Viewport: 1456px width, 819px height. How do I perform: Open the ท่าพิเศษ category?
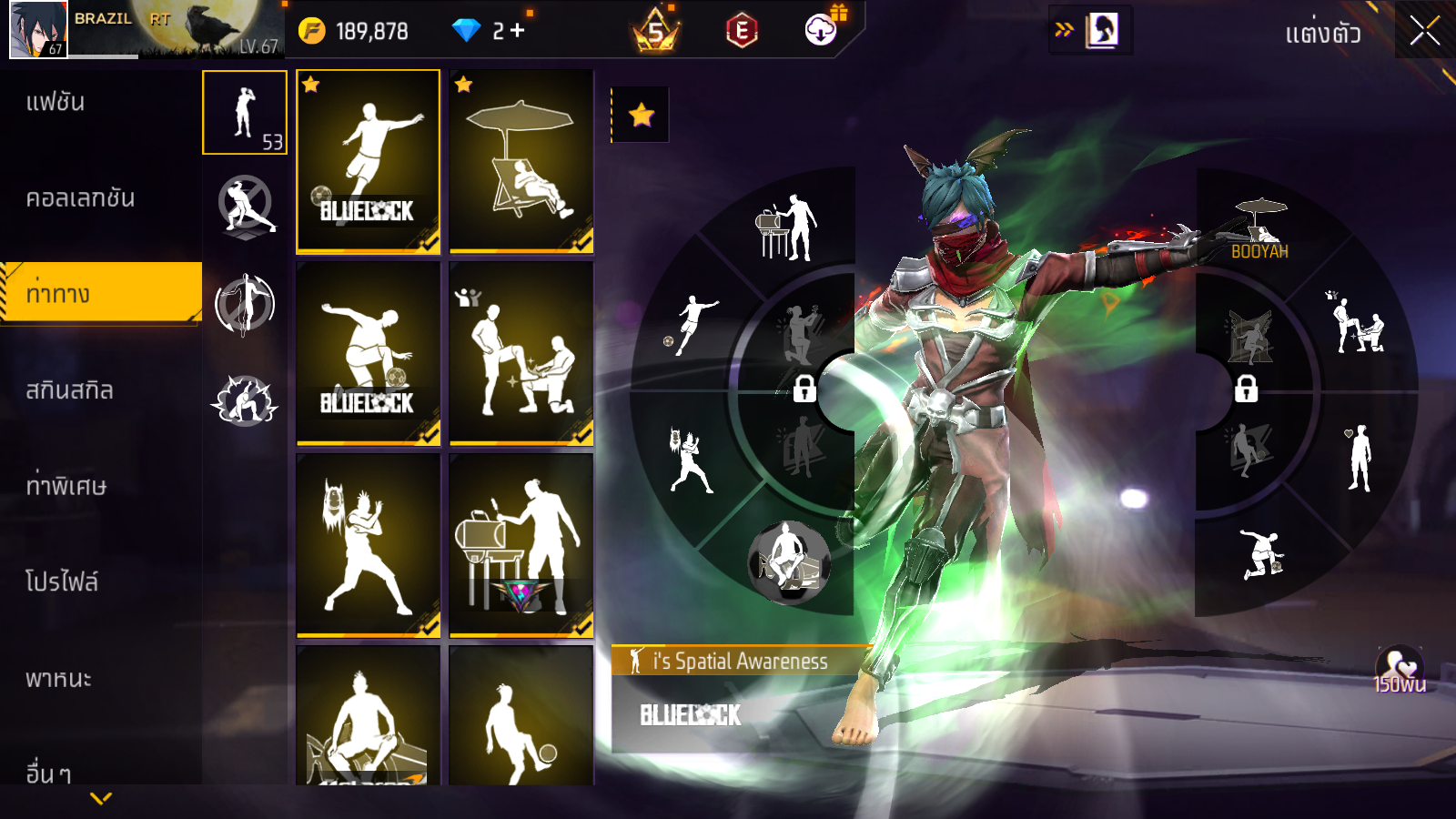point(66,486)
